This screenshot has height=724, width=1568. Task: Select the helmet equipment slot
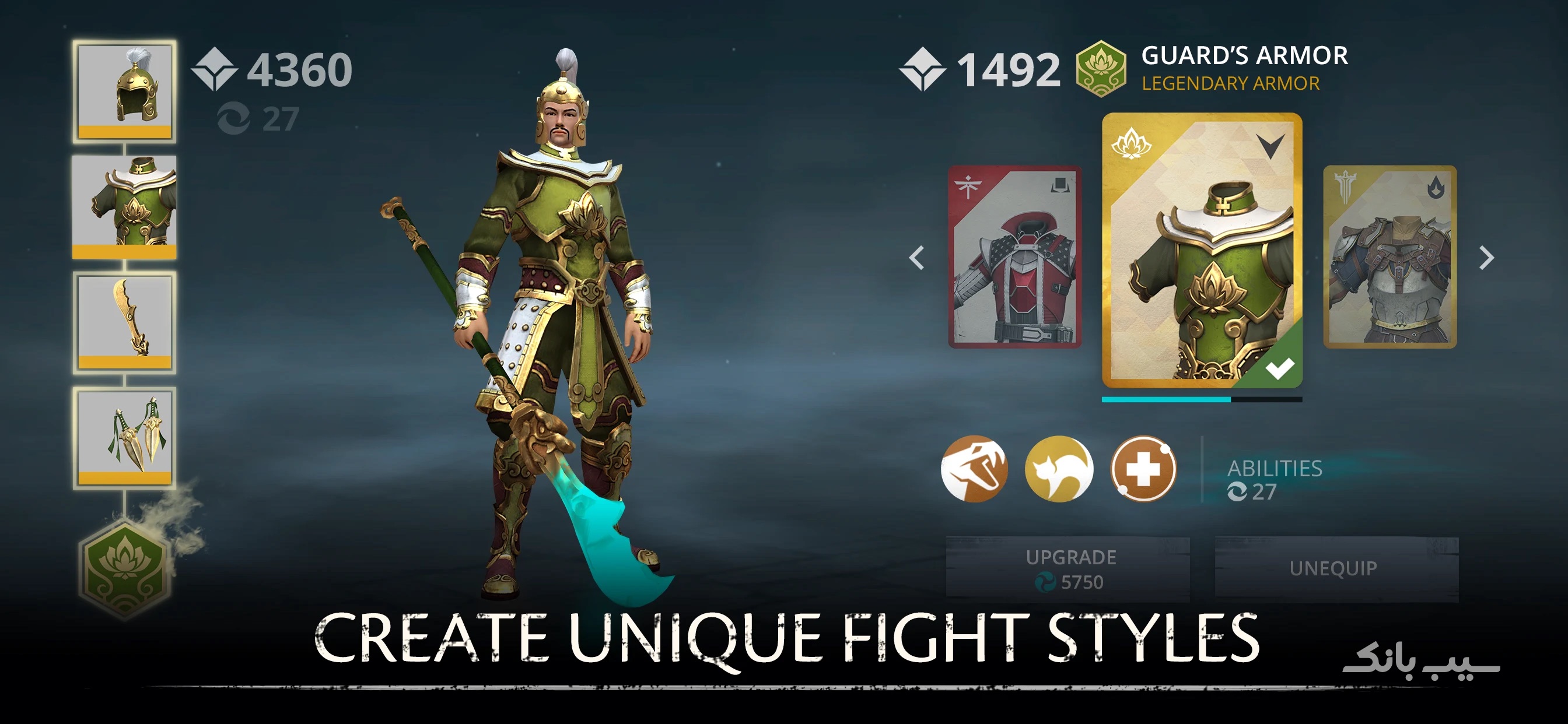click(x=126, y=92)
